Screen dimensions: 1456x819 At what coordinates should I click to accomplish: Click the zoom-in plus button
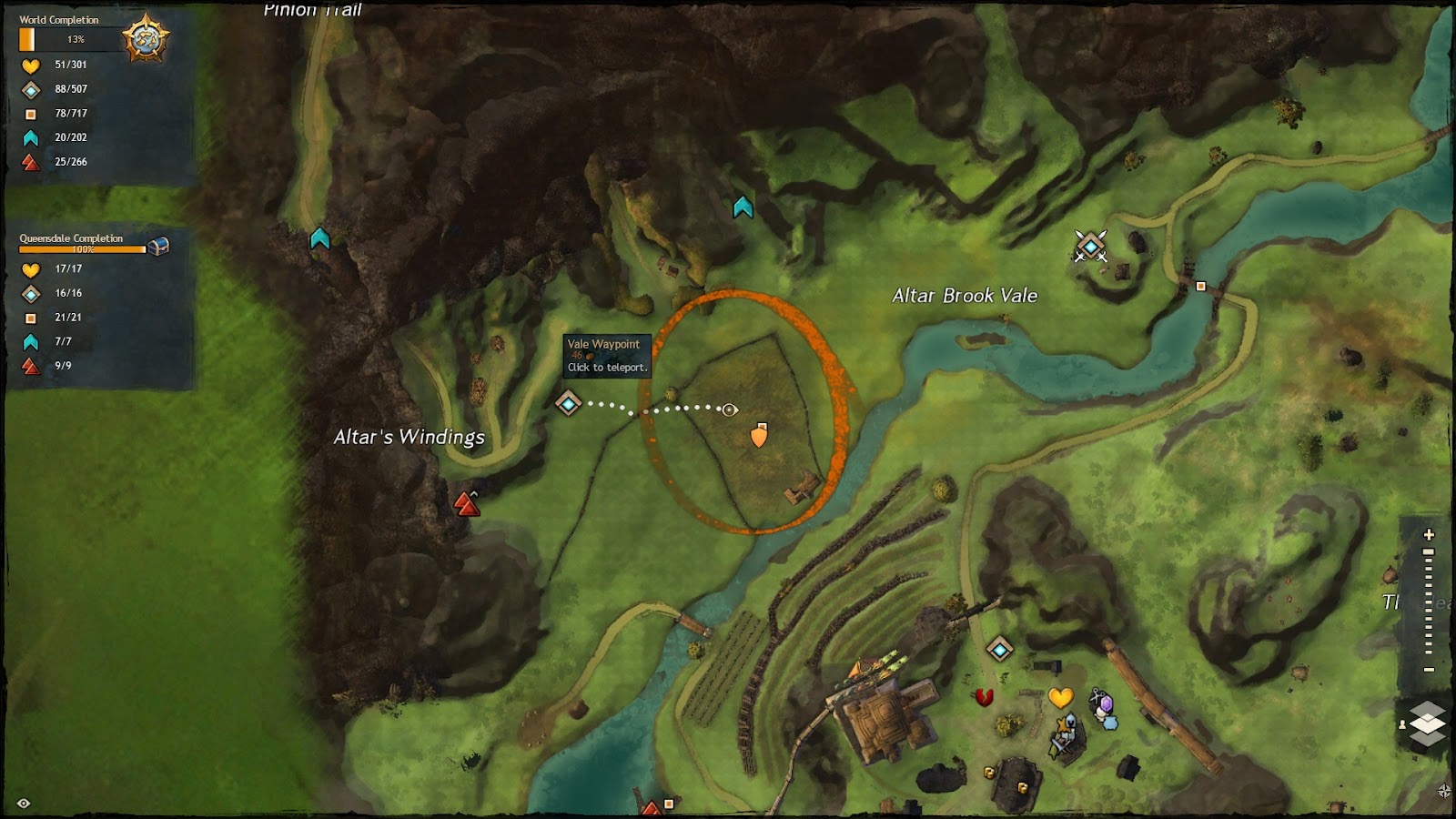pyautogui.click(x=1427, y=534)
